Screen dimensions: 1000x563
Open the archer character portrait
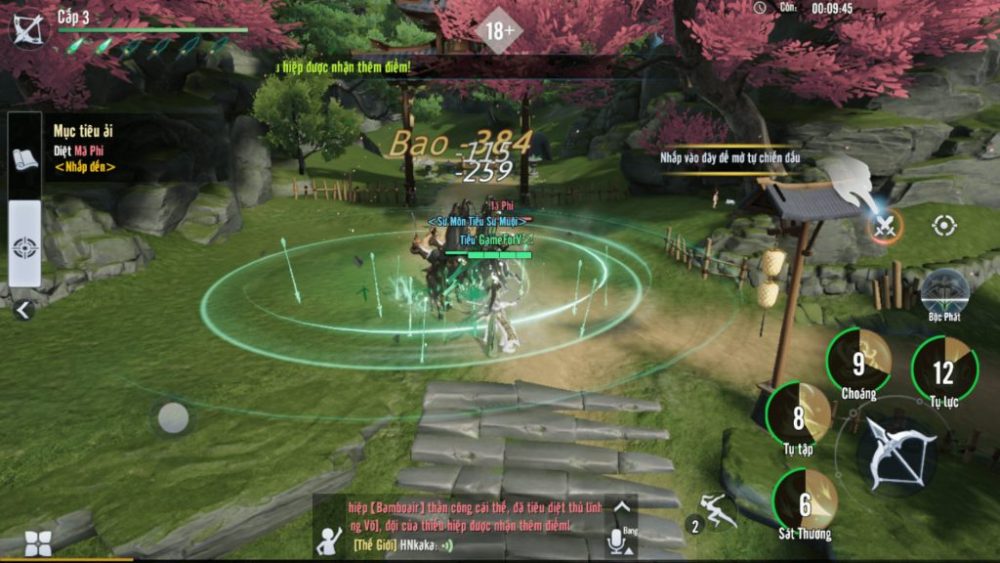point(27,27)
